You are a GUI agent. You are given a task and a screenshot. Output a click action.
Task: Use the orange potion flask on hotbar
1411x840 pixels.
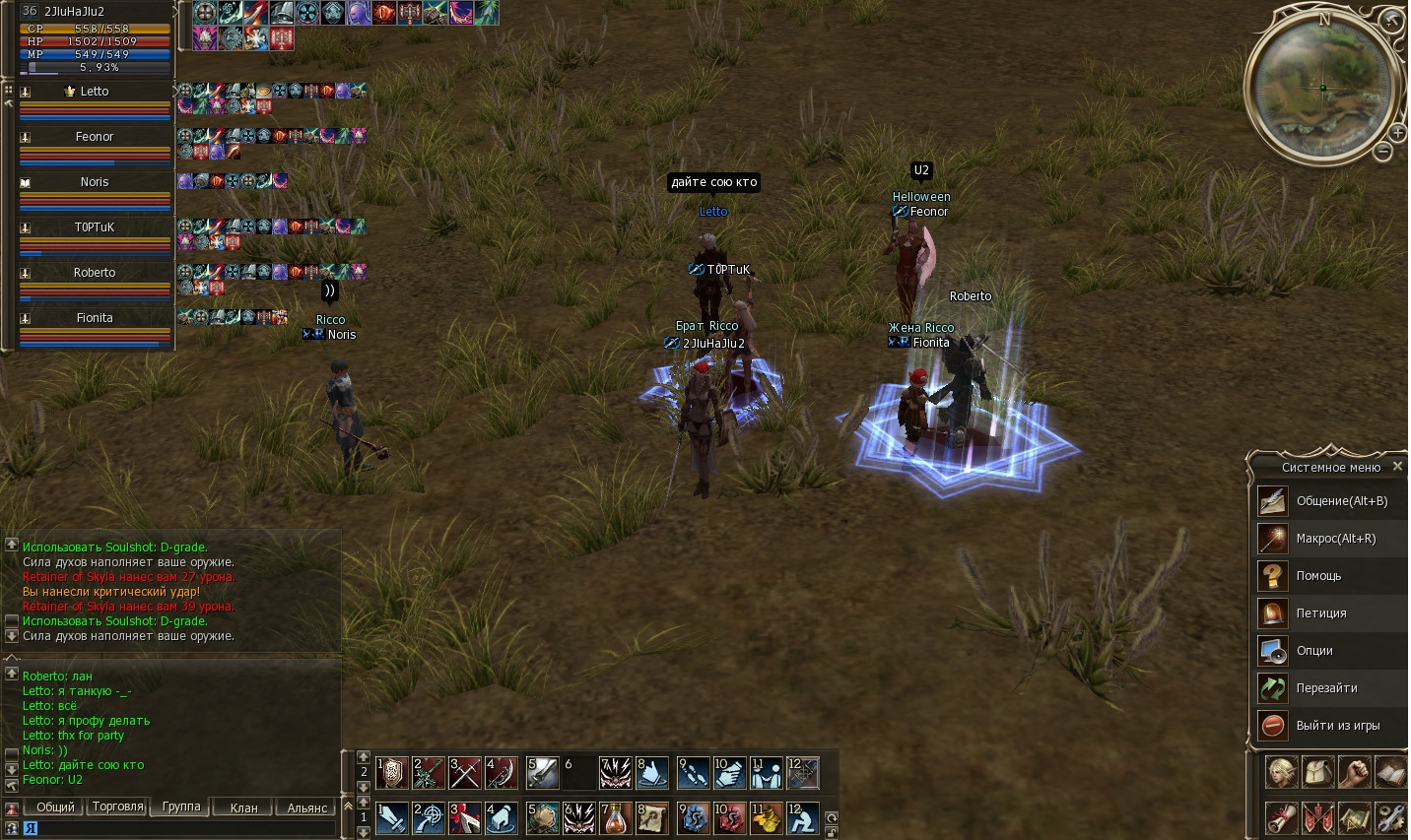pos(616,818)
